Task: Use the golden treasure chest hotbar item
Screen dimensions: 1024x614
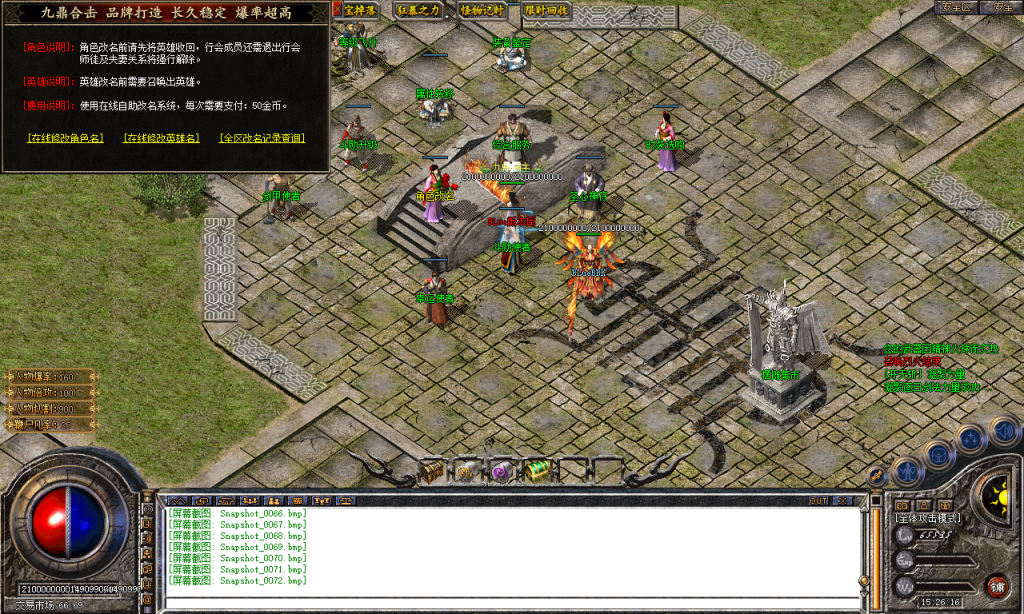Action: [431, 471]
